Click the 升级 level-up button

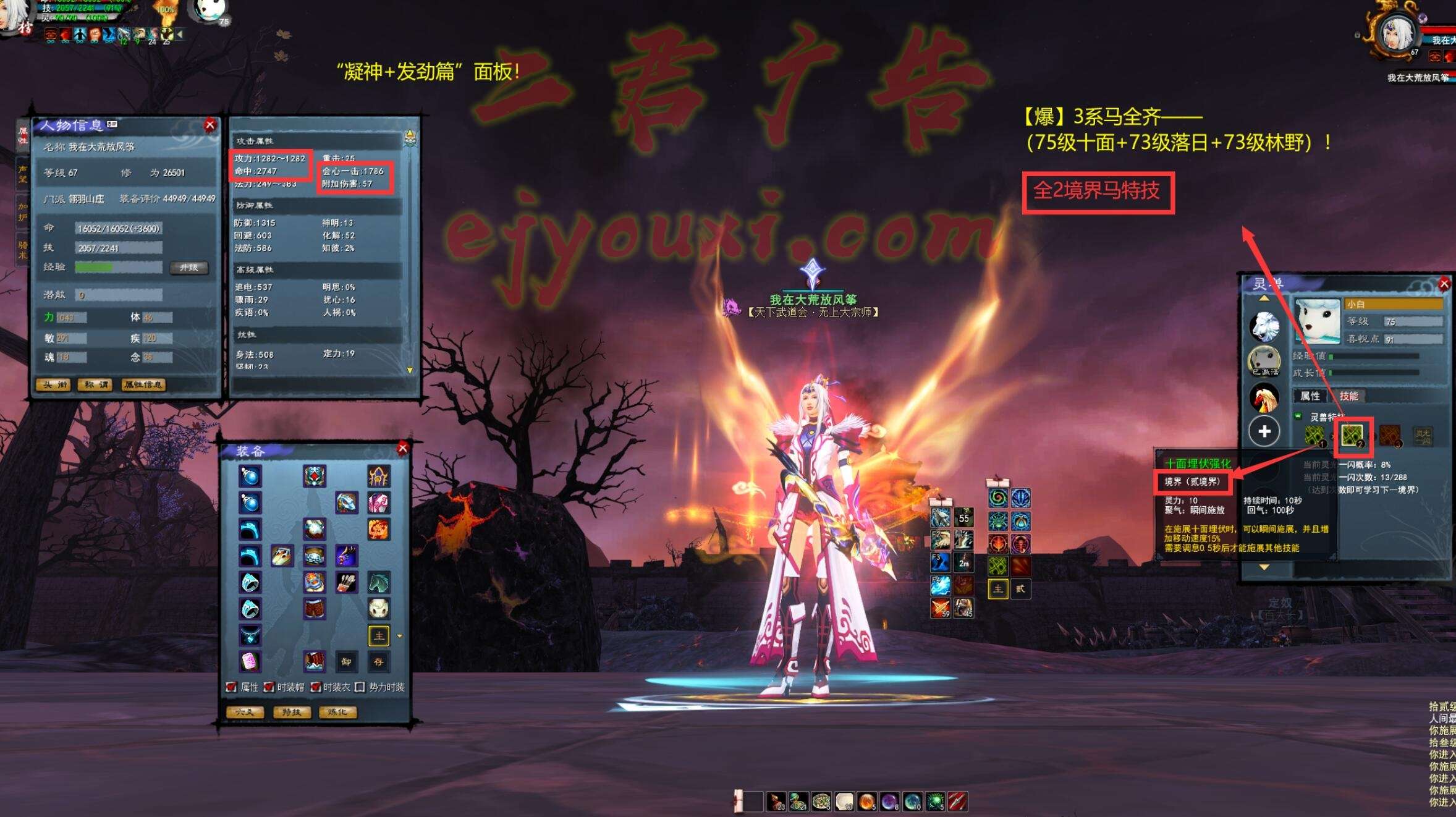(x=188, y=268)
